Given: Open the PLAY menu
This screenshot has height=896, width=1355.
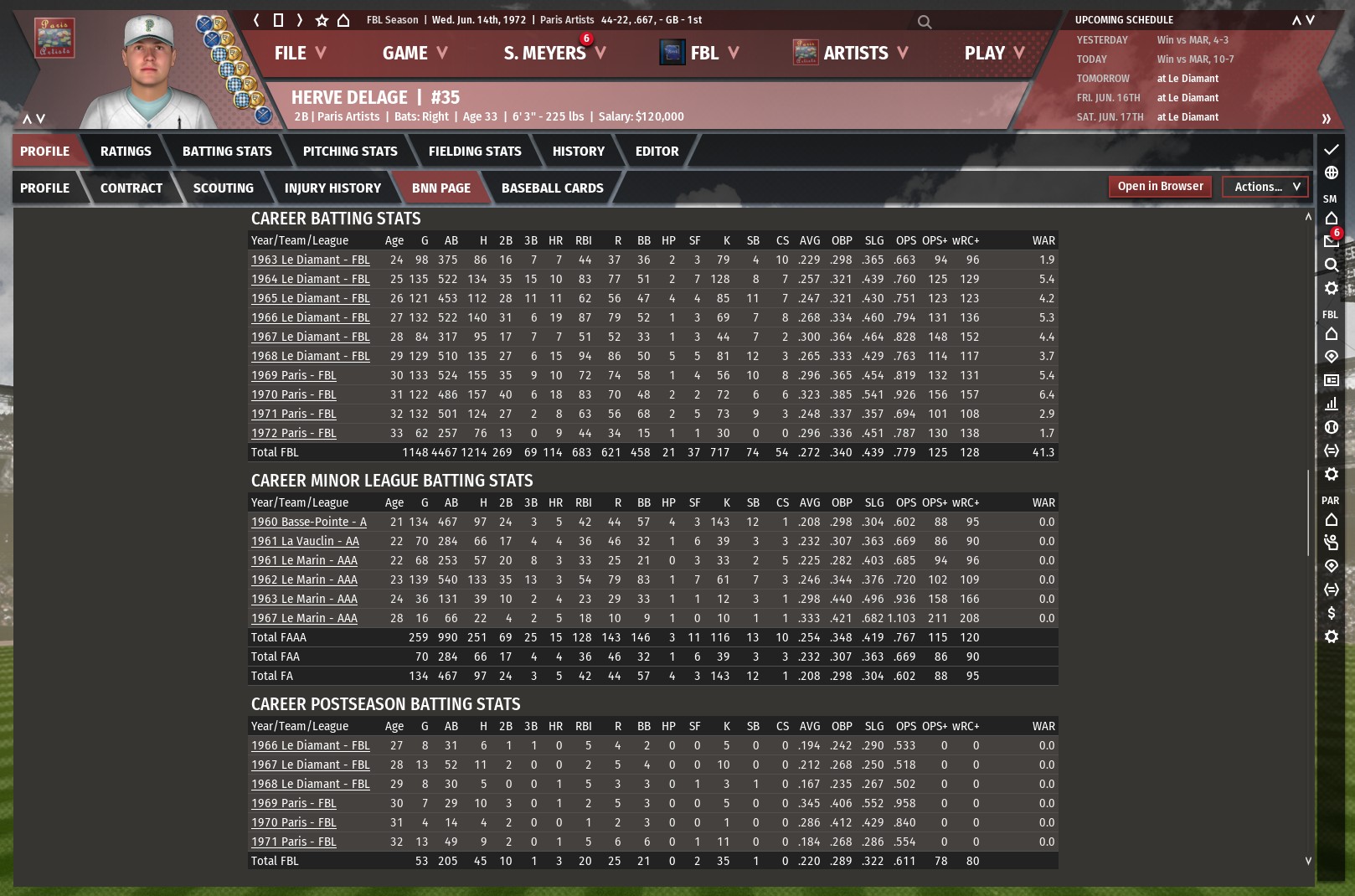Looking at the screenshot, I should [x=994, y=53].
